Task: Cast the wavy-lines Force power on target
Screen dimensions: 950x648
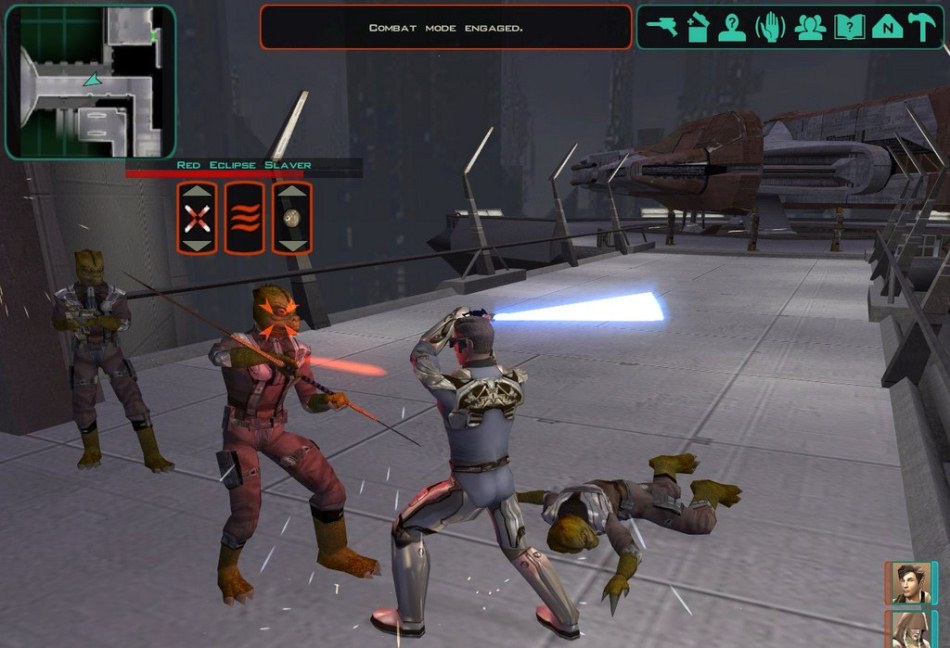Action: pyautogui.click(x=245, y=218)
